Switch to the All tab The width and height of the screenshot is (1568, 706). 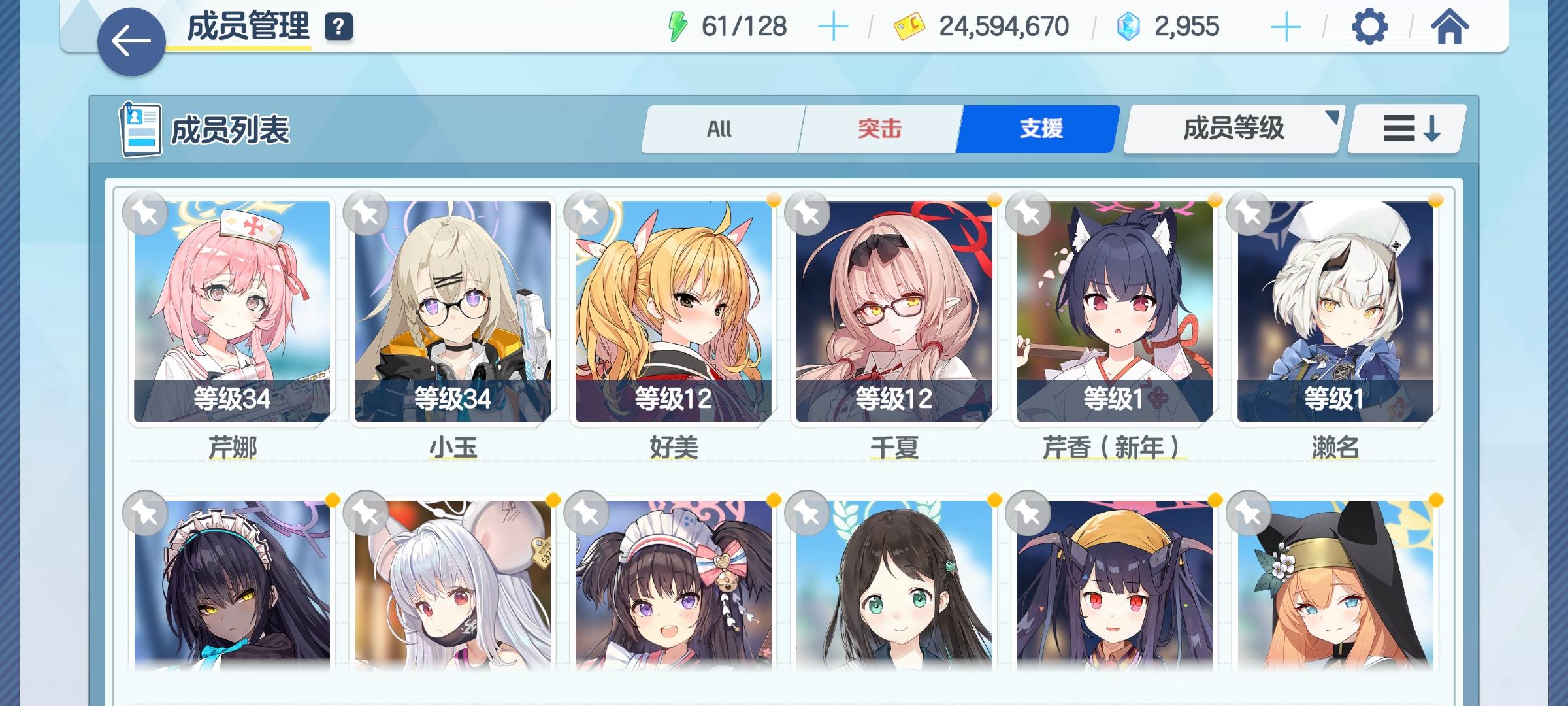[x=721, y=129]
